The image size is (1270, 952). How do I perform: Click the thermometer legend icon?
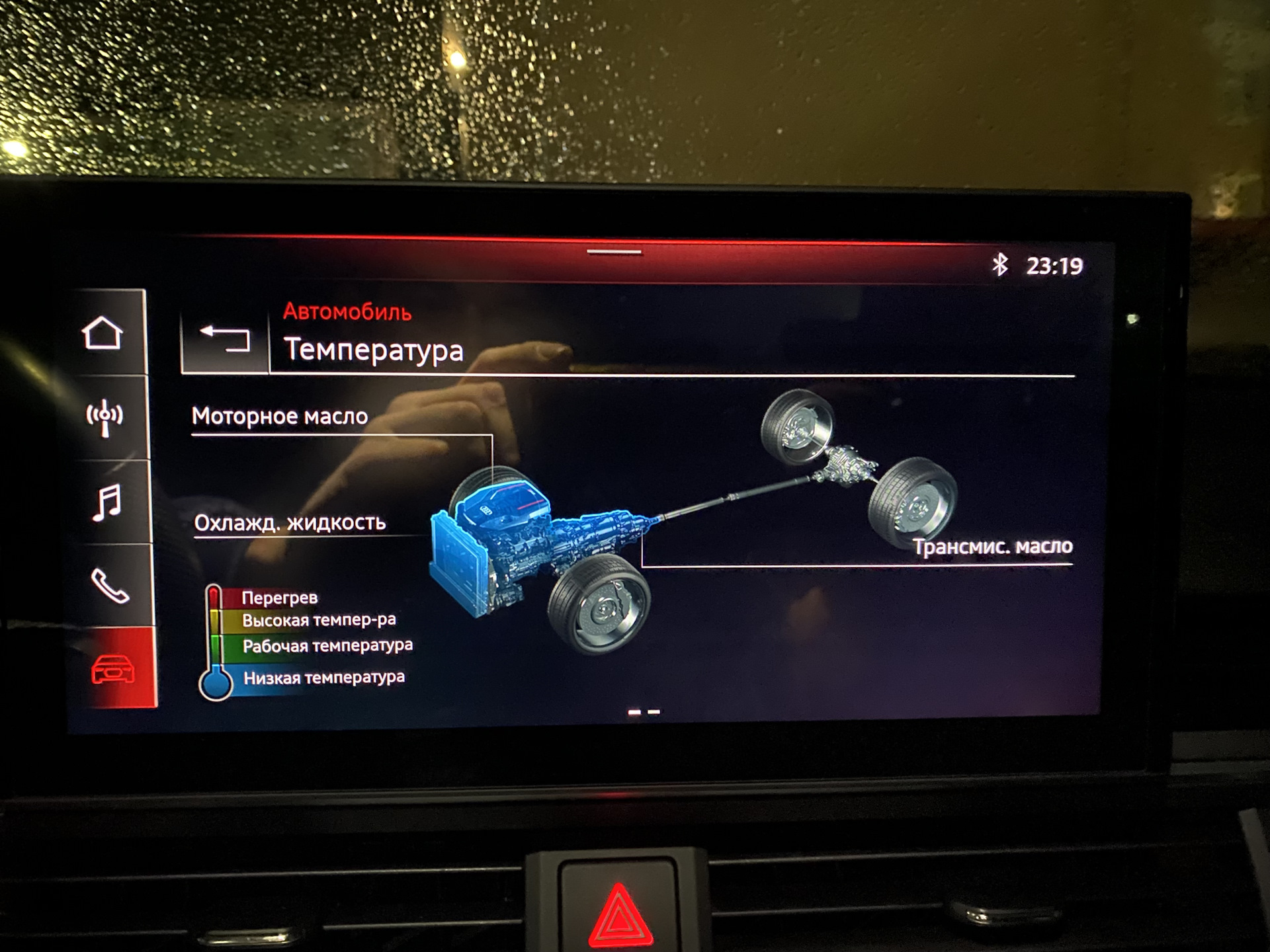[213, 641]
